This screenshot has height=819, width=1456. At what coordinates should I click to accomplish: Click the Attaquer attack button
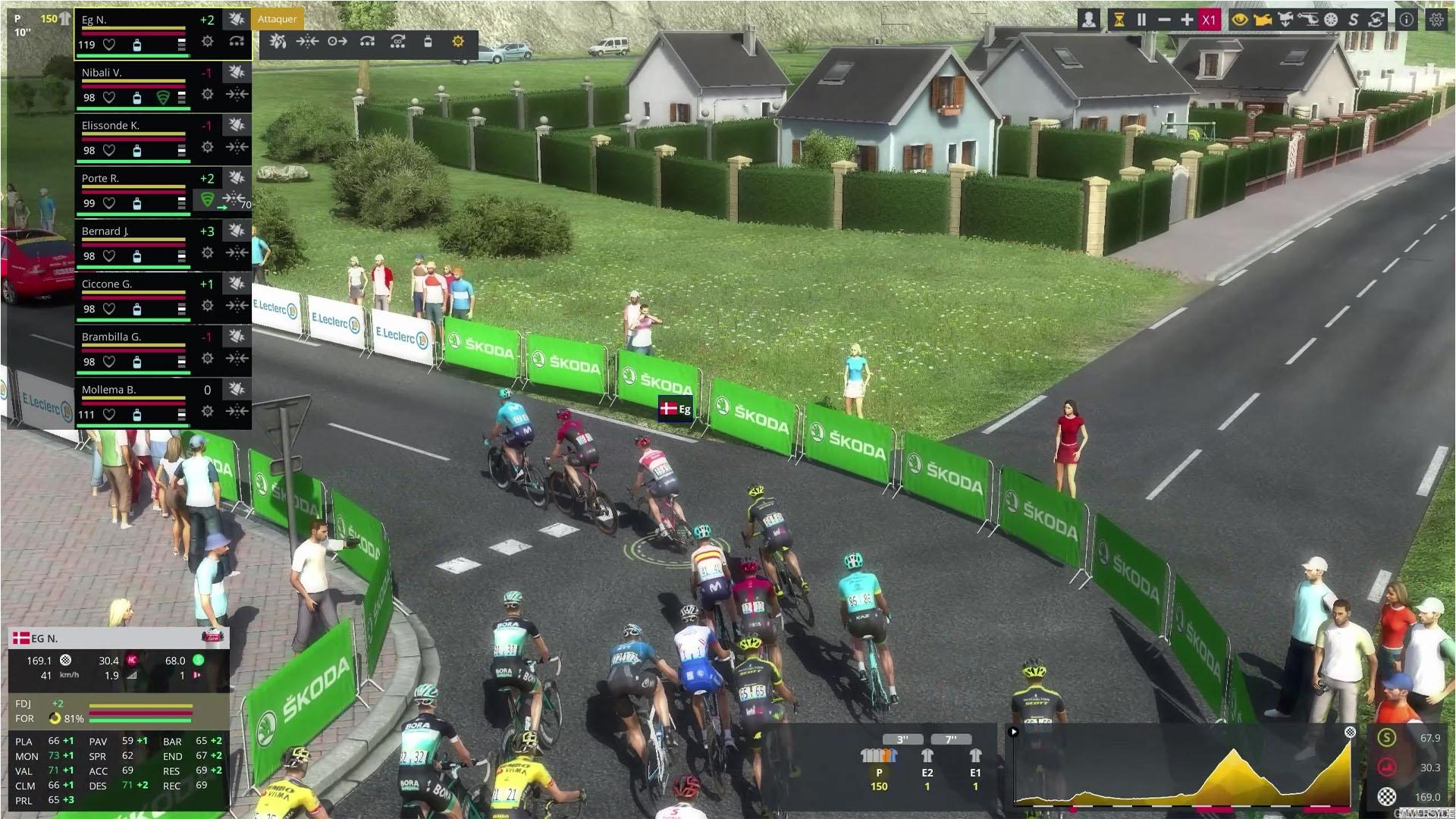pos(277,19)
